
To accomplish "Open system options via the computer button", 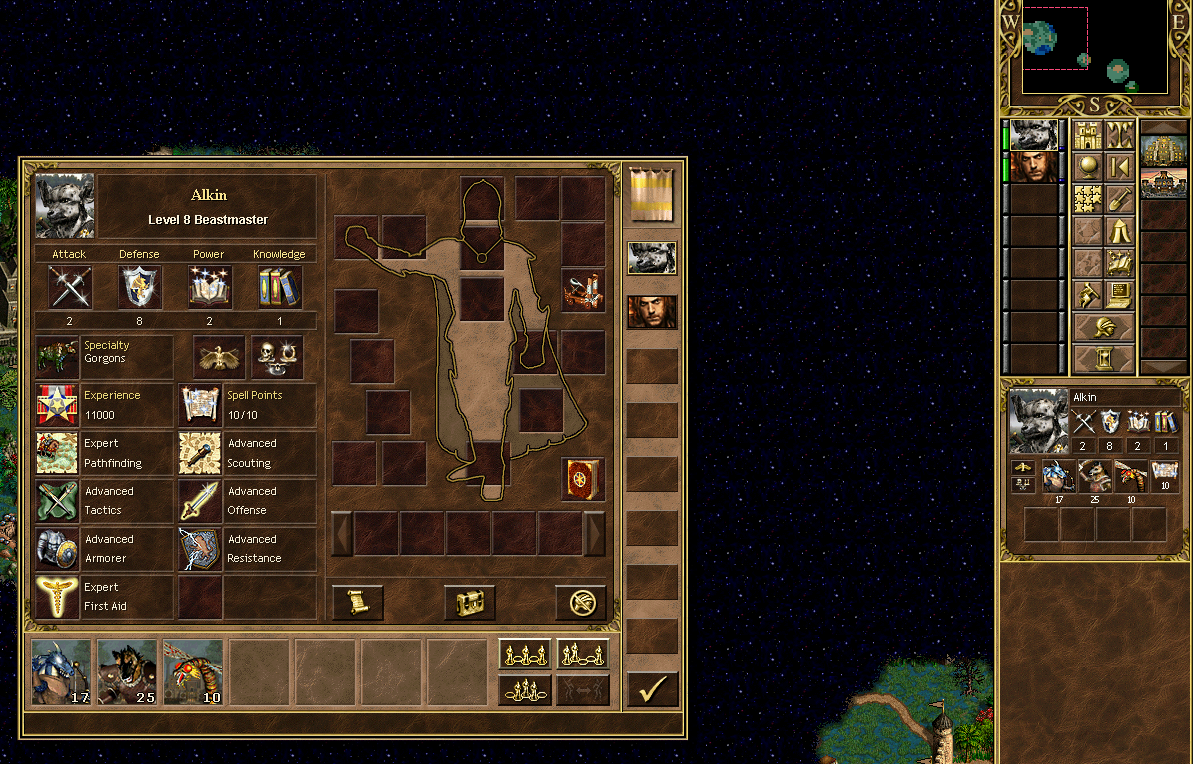I will pos(1119,294).
